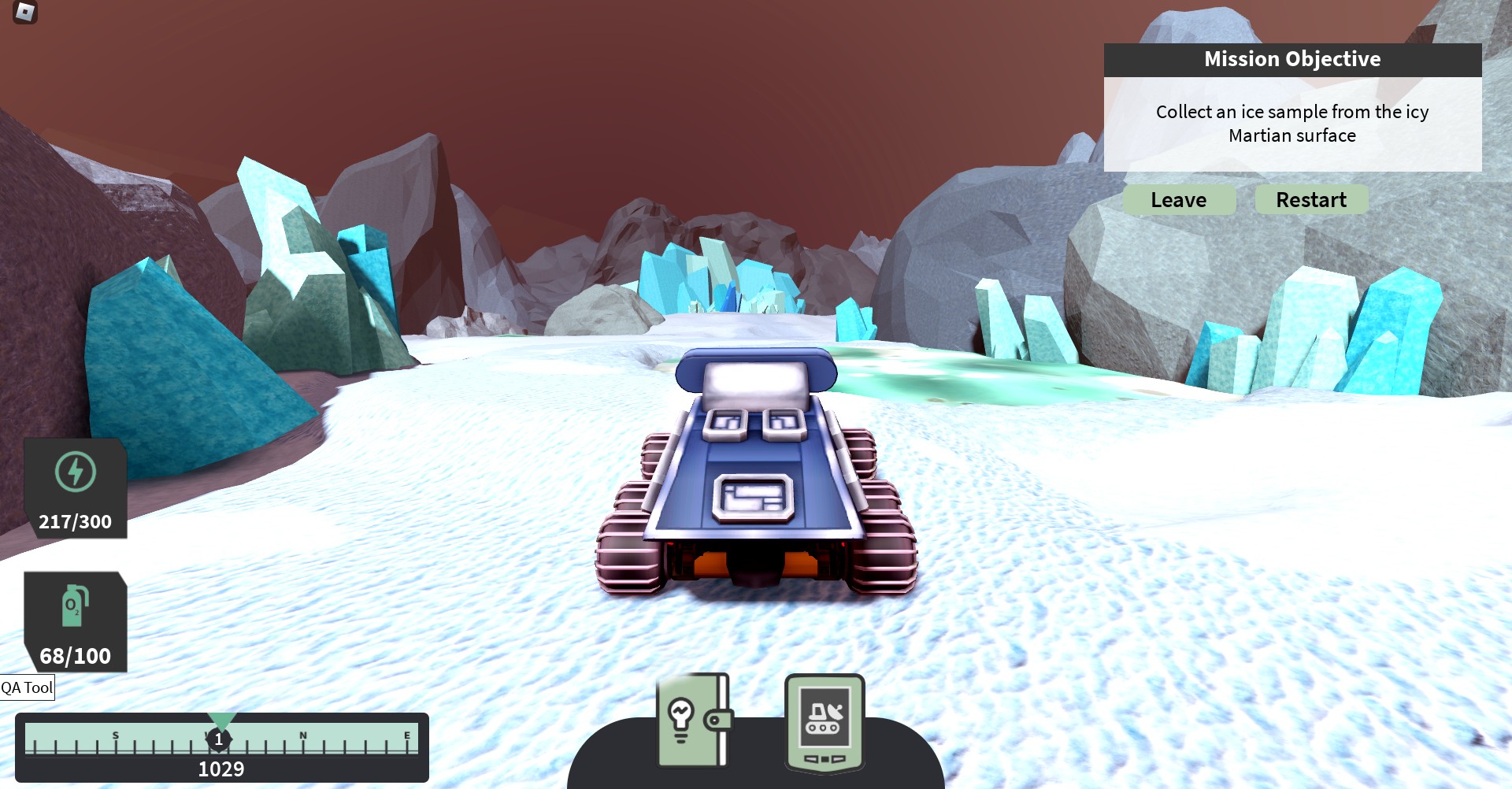Select the QA Tool
The height and width of the screenshot is (789, 1512).
(x=28, y=689)
